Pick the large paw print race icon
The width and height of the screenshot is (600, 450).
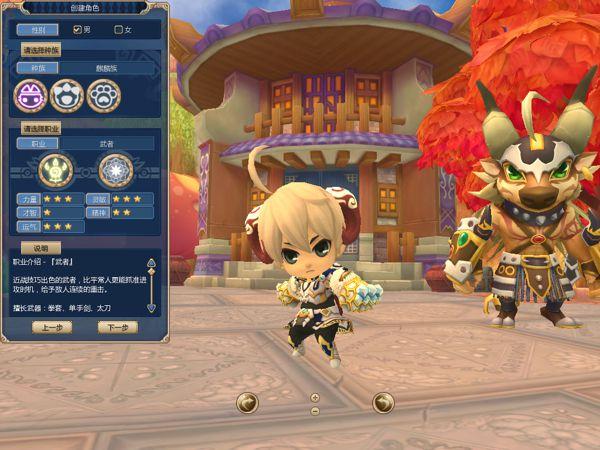[x=102, y=95]
